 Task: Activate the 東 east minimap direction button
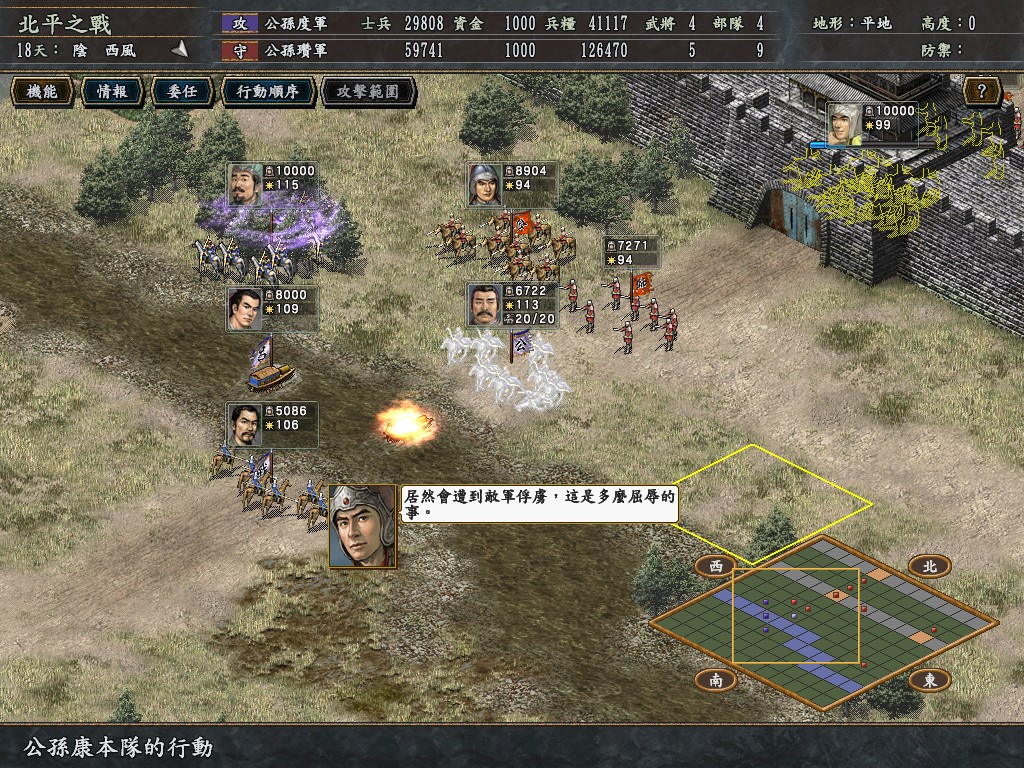[x=929, y=680]
